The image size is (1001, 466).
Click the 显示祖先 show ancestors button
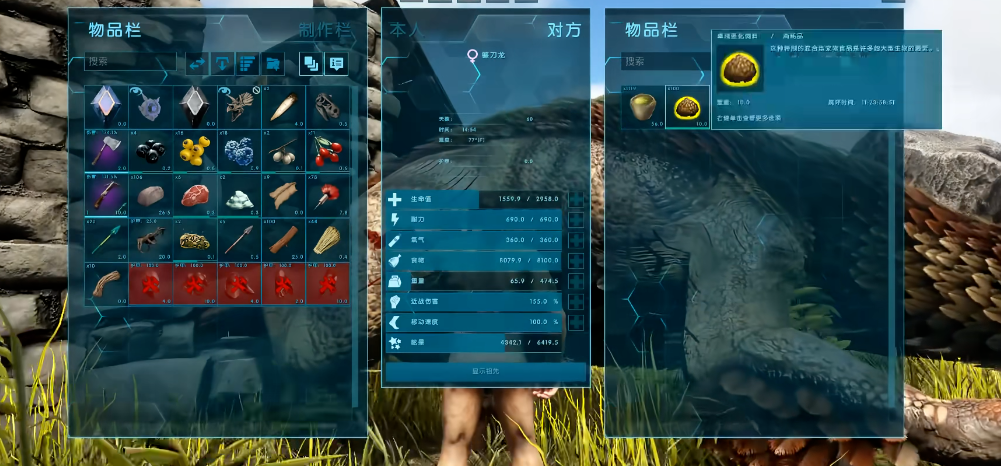coord(486,371)
